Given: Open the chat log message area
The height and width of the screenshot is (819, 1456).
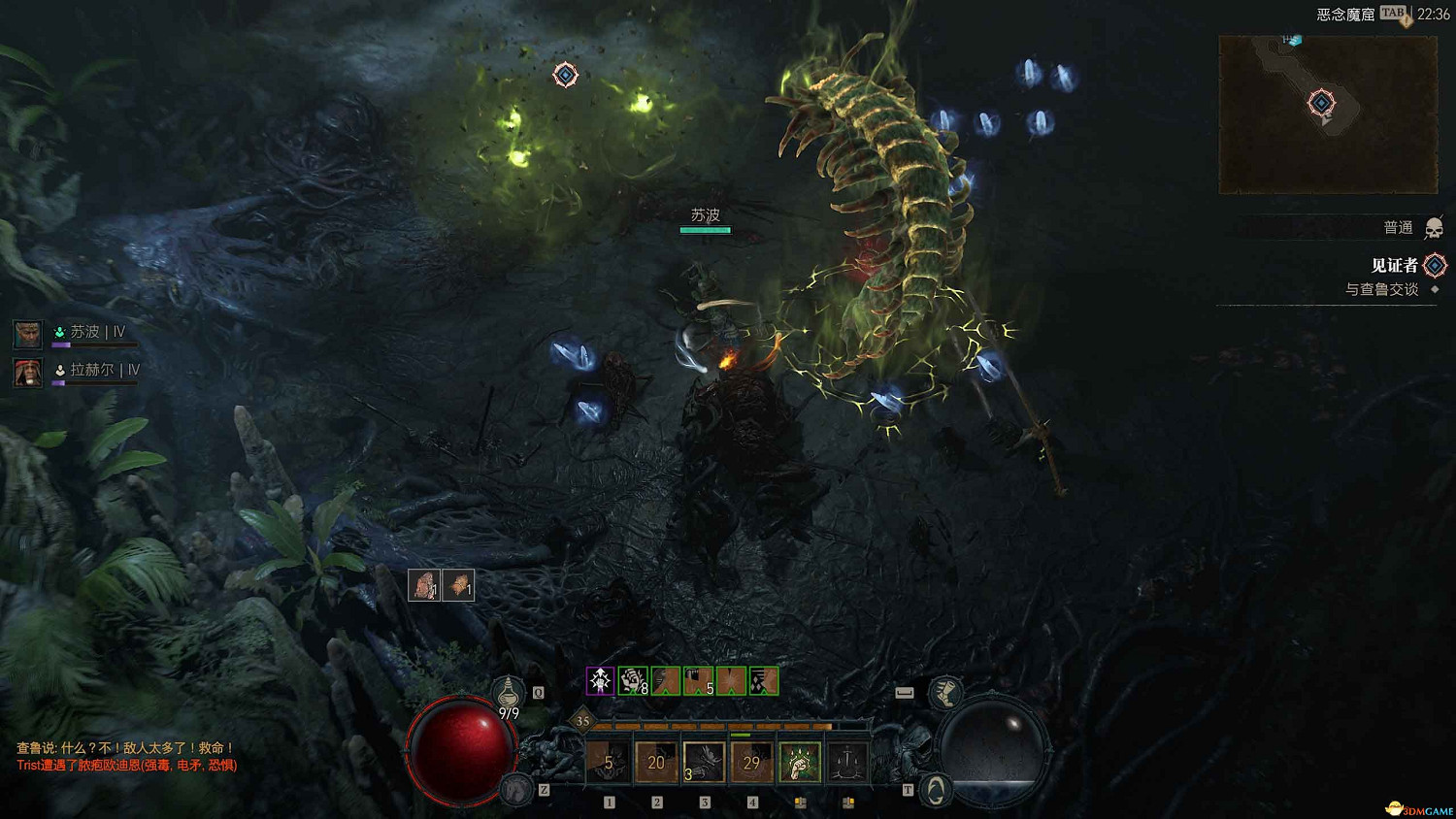Looking at the screenshot, I should coord(126,757).
